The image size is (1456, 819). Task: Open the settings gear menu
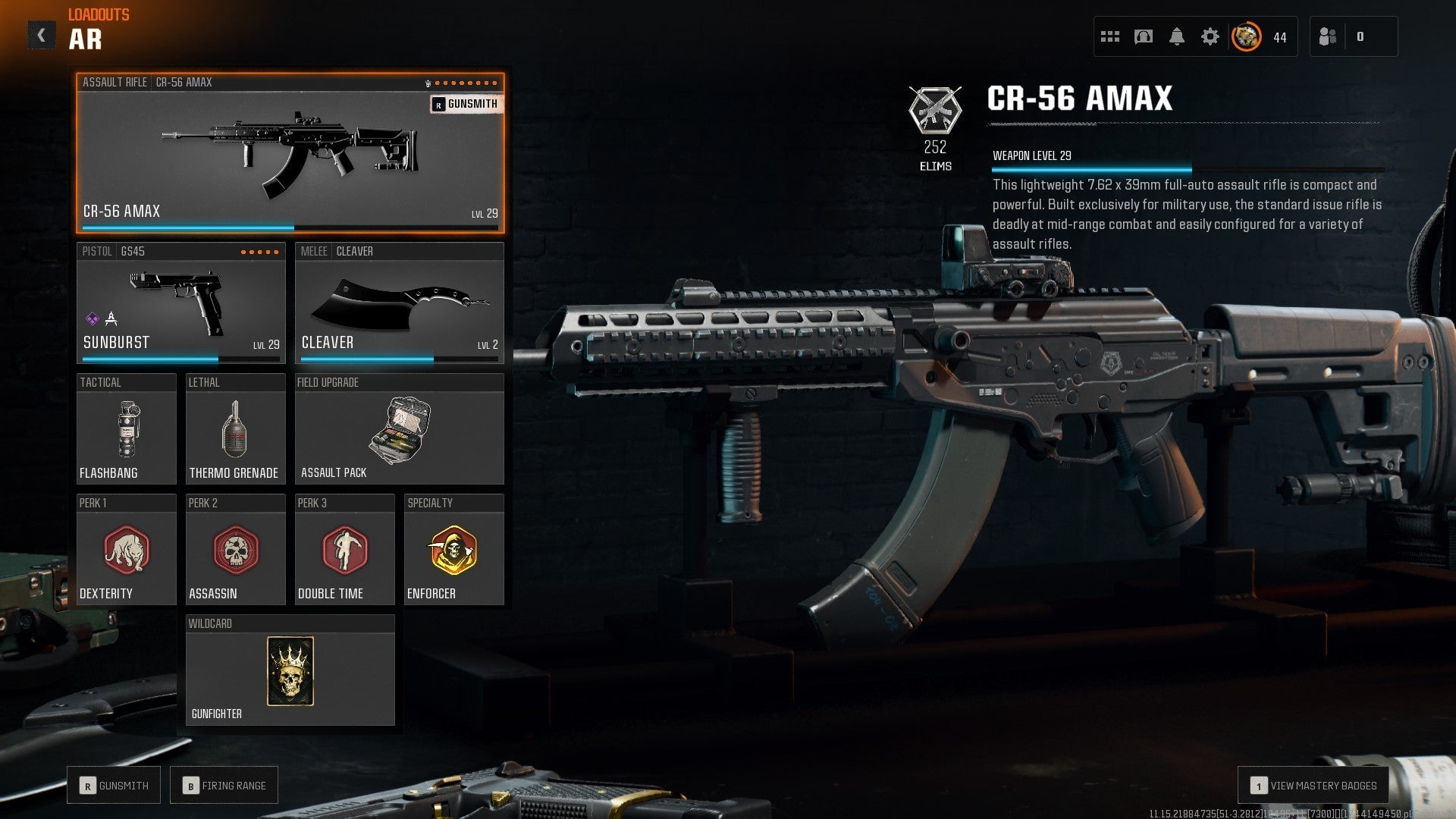(x=1211, y=36)
